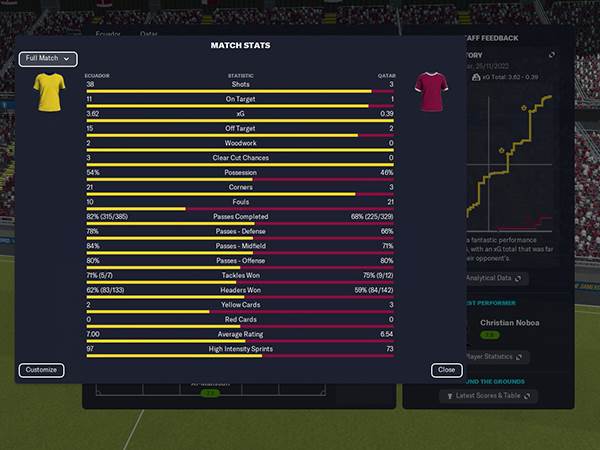Click the Ecuador yellow team shirt
The height and width of the screenshot is (450, 600).
pos(49,93)
